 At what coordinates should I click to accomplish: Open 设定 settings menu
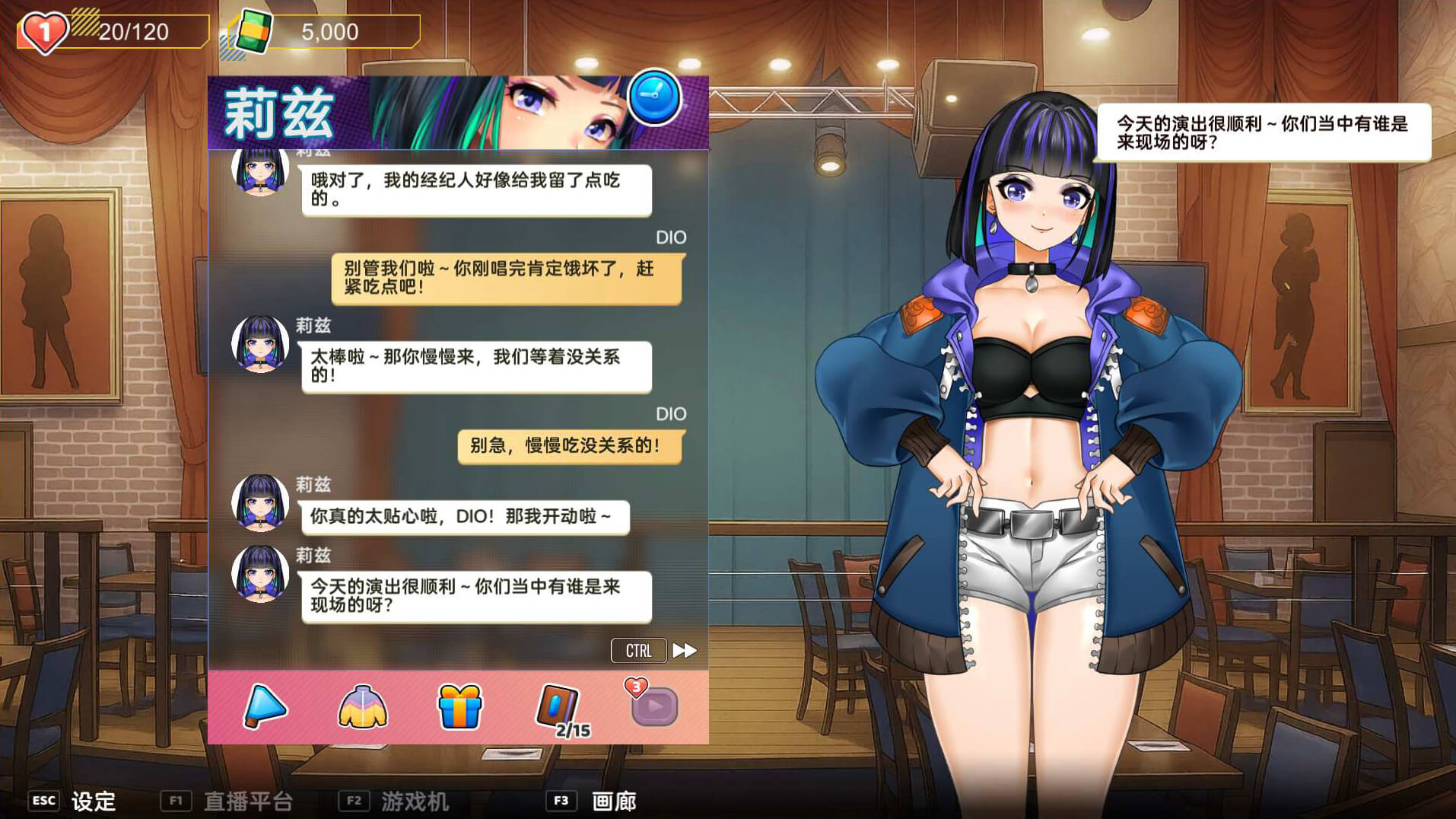93,801
